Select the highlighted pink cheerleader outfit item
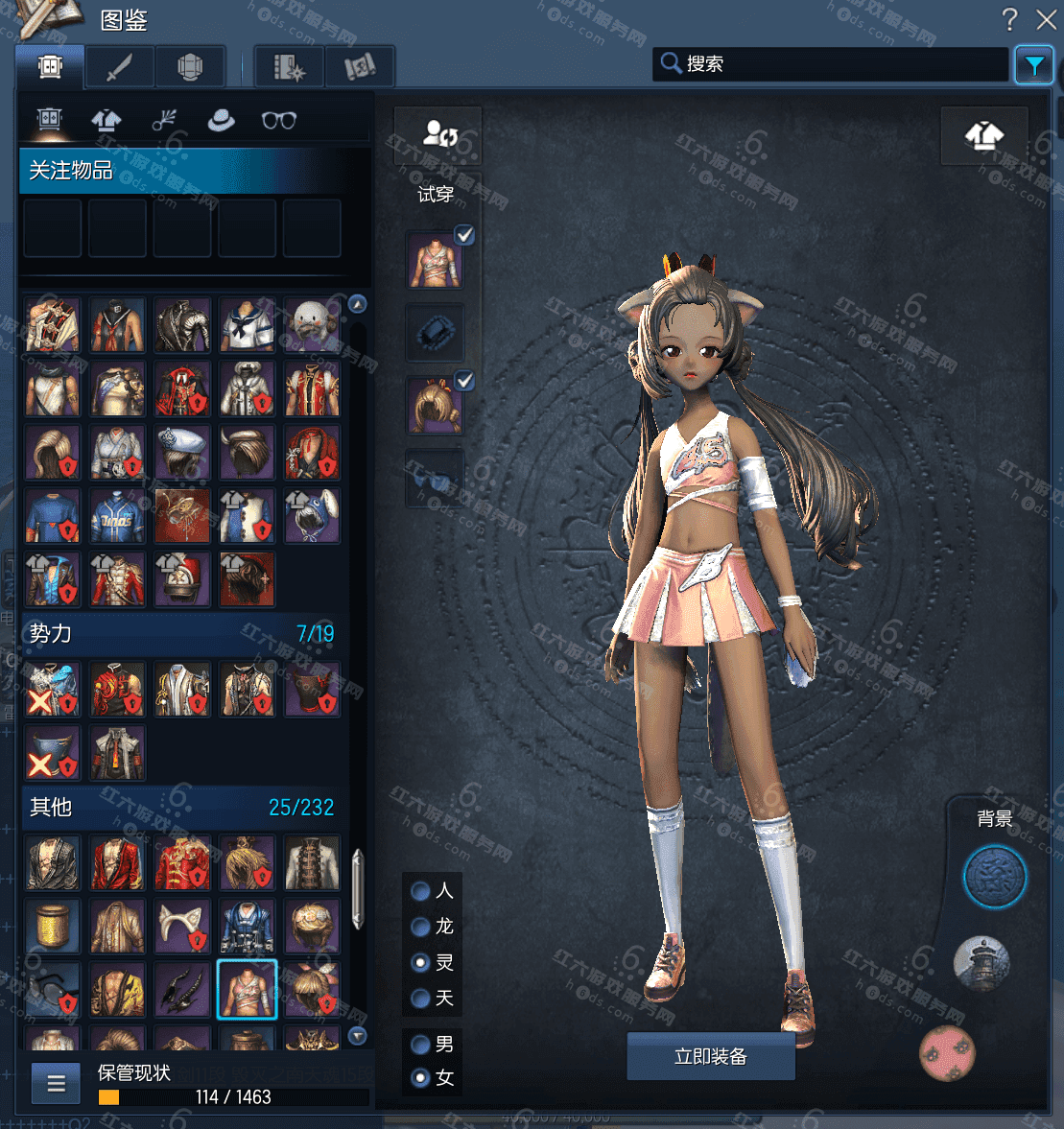This screenshot has height=1129, width=1064. [247, 989]
